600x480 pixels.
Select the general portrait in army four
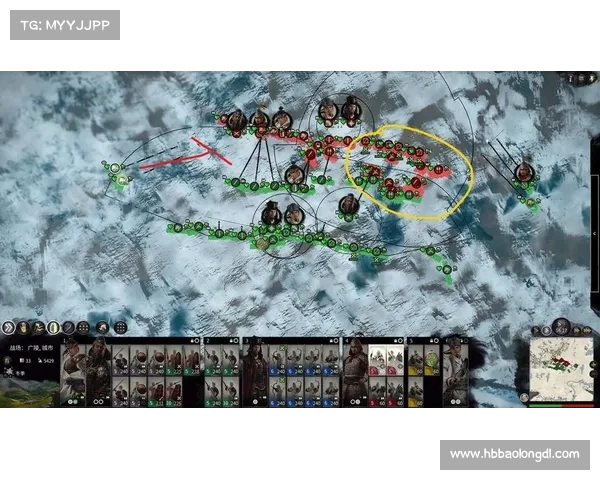coord(355,371)
